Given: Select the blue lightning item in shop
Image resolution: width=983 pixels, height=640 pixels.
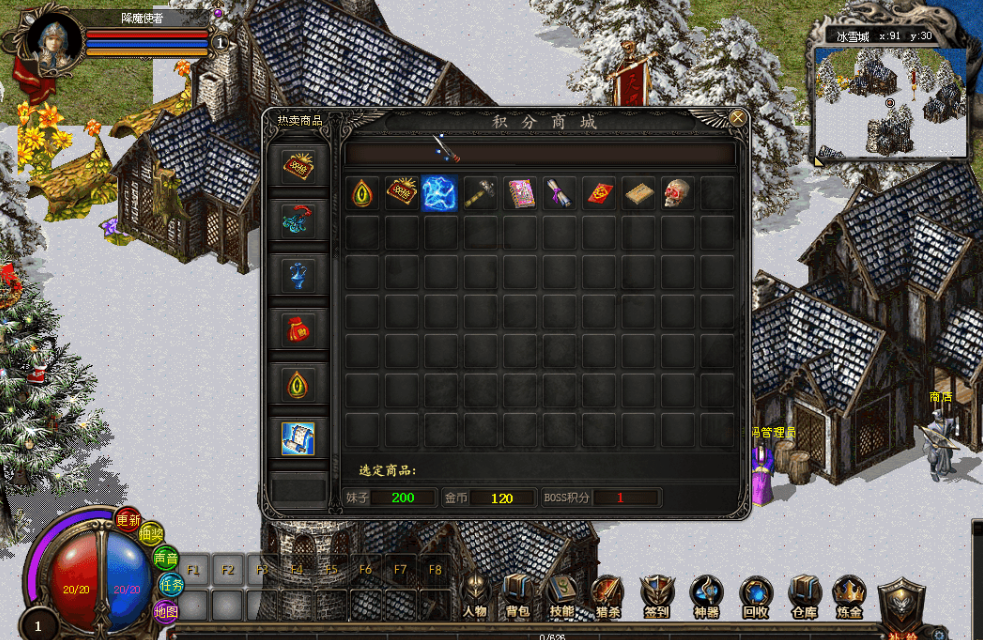Looking at the screenshot, I should pos(440,193).
